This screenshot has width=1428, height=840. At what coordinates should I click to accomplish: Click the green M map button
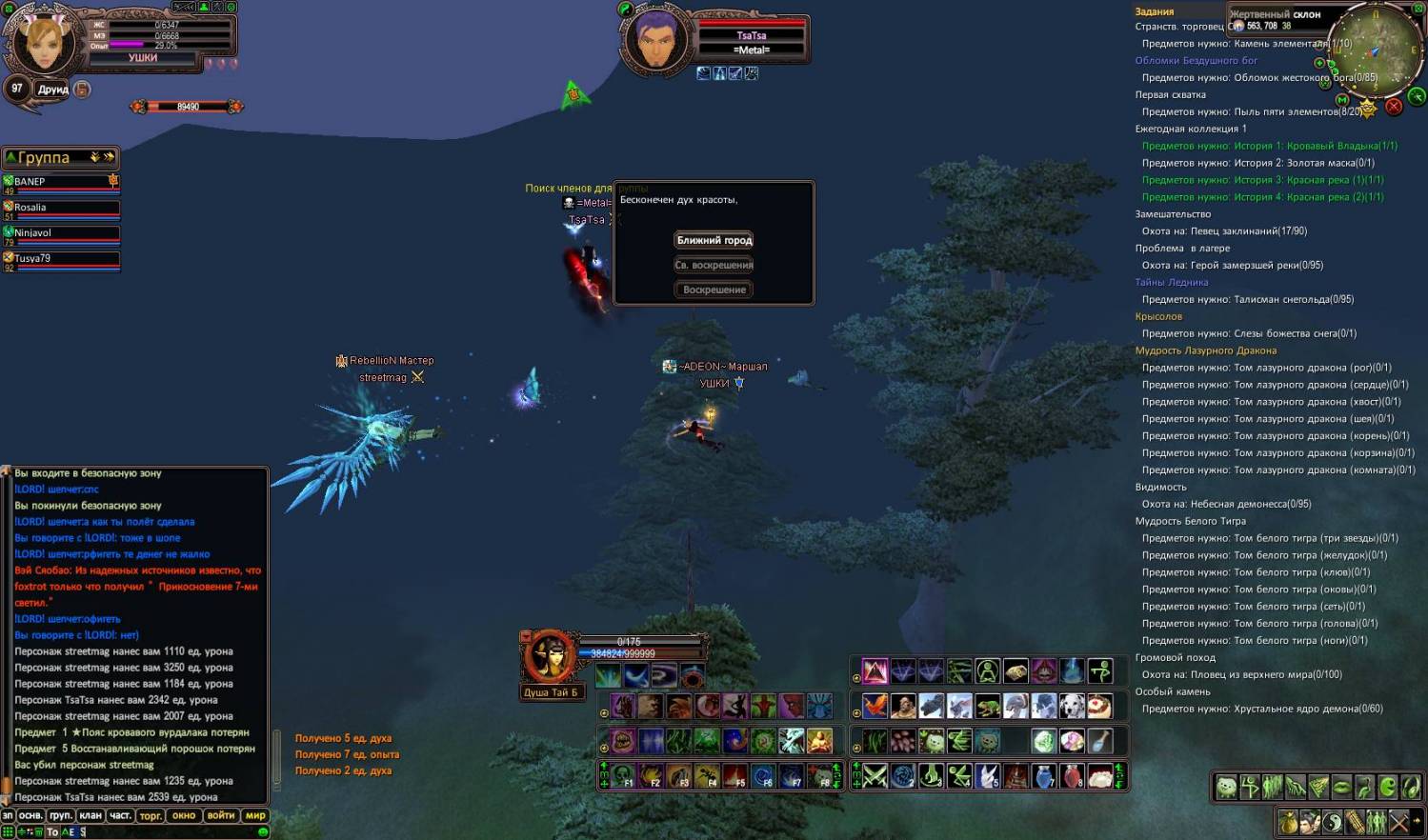tap(1342, 99)
